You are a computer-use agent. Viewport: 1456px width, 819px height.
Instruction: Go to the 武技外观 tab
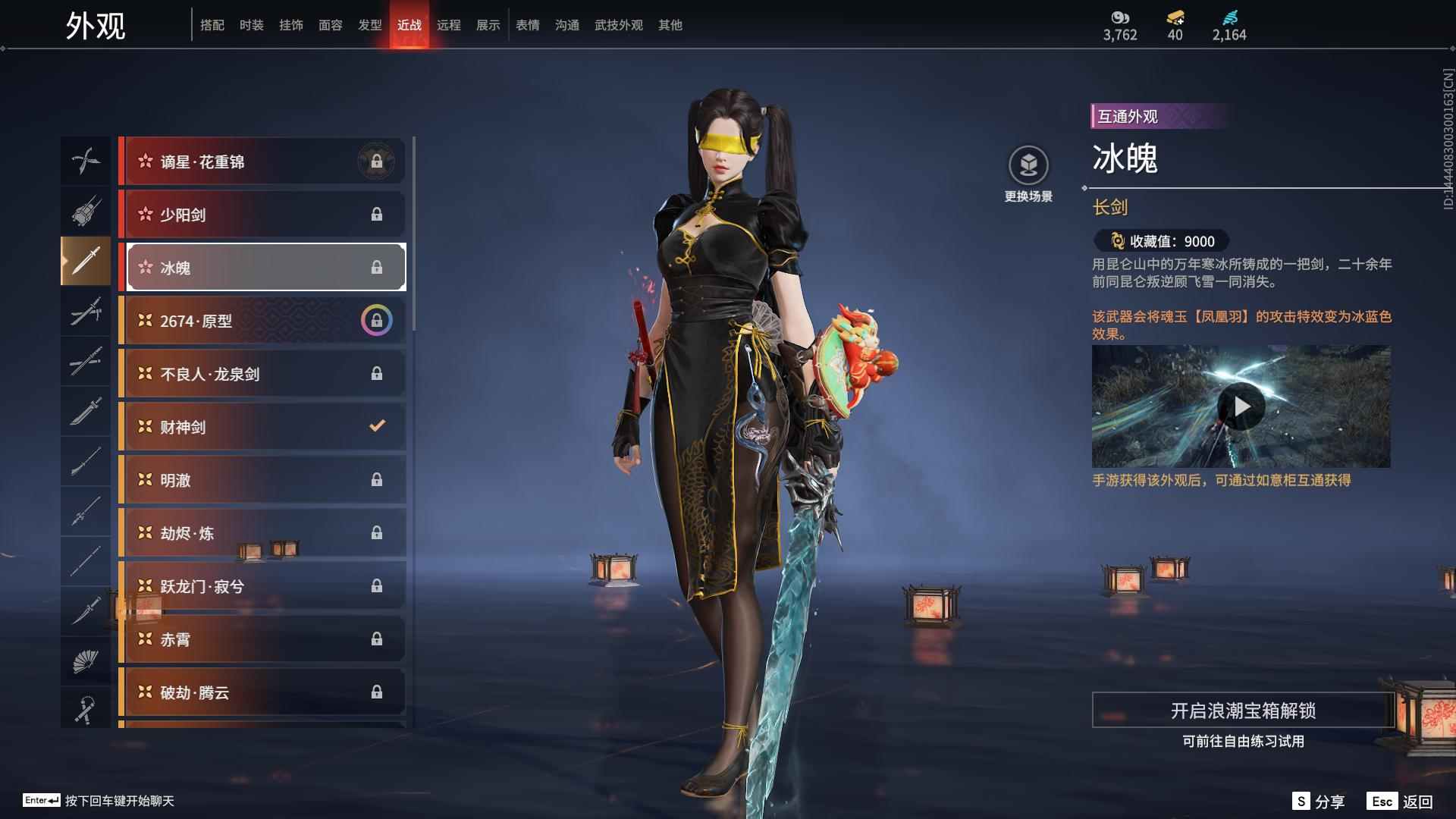coord(619,25)
